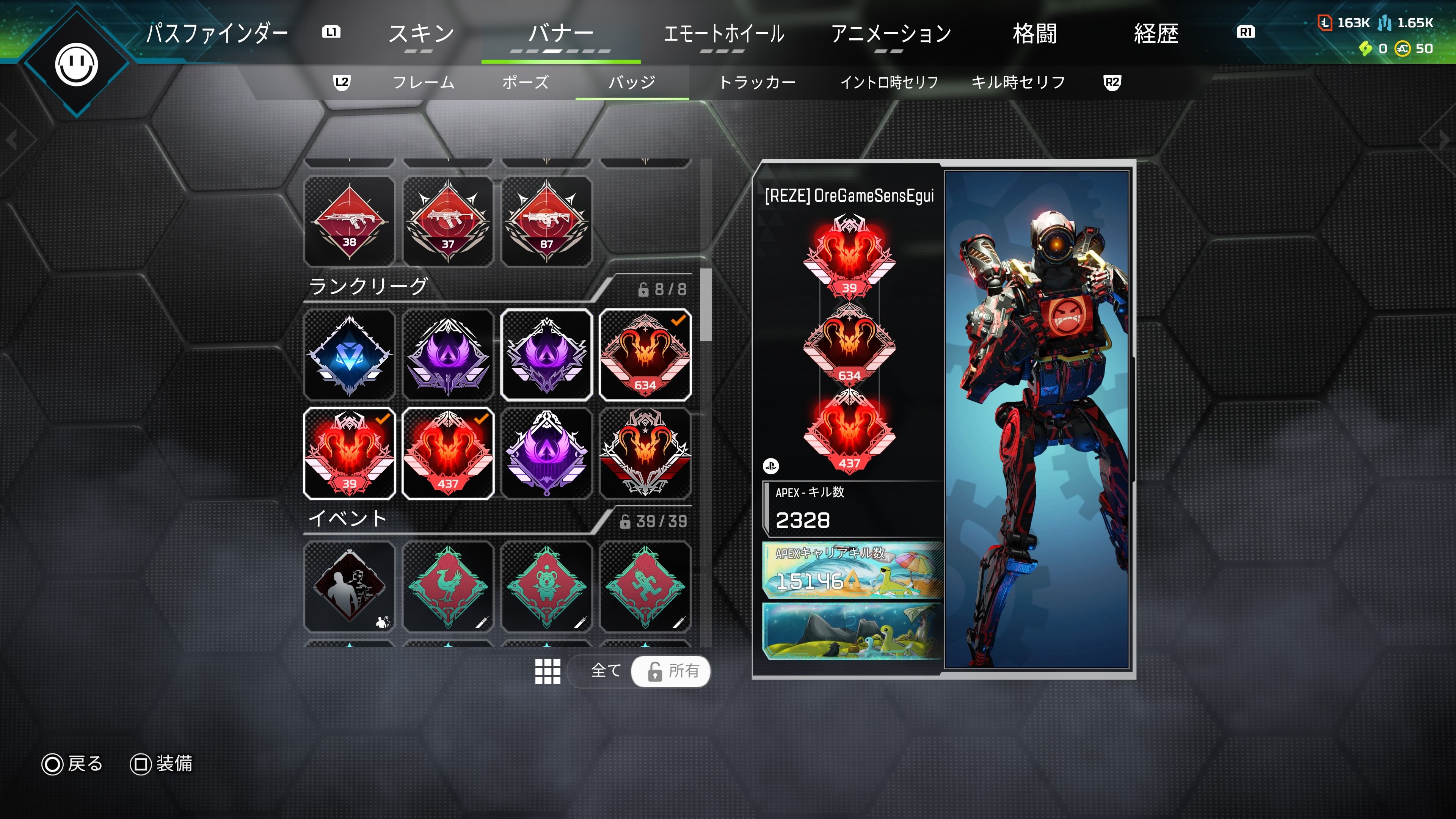Open the 経歴 tab

click(1156, 34)
